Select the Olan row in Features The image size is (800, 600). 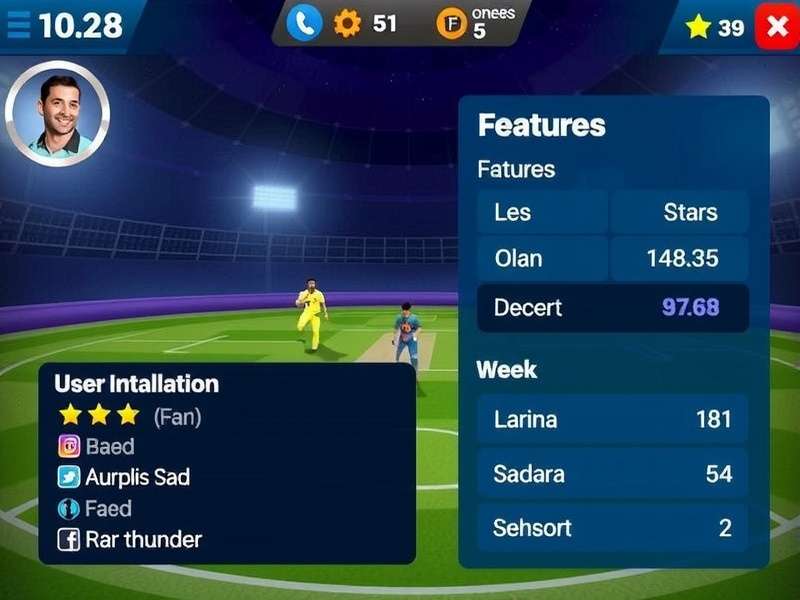[612, 258]
